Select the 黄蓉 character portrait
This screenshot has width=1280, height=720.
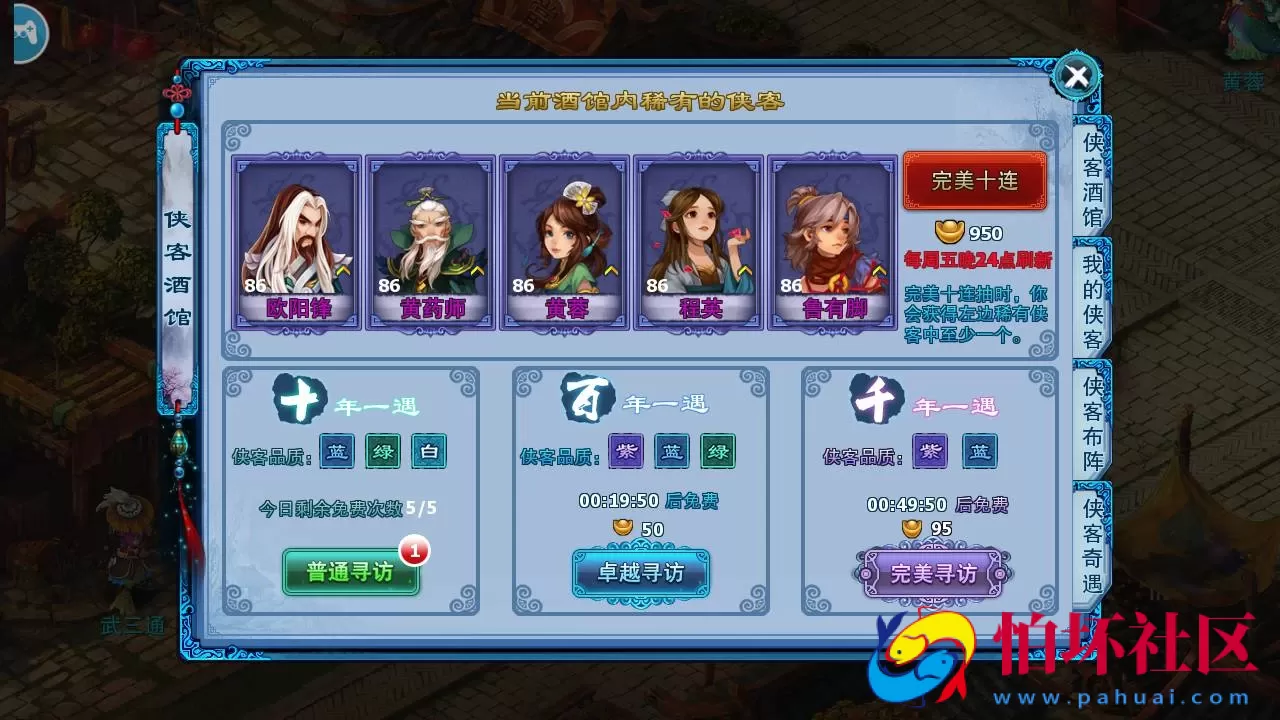click(562, 237)
